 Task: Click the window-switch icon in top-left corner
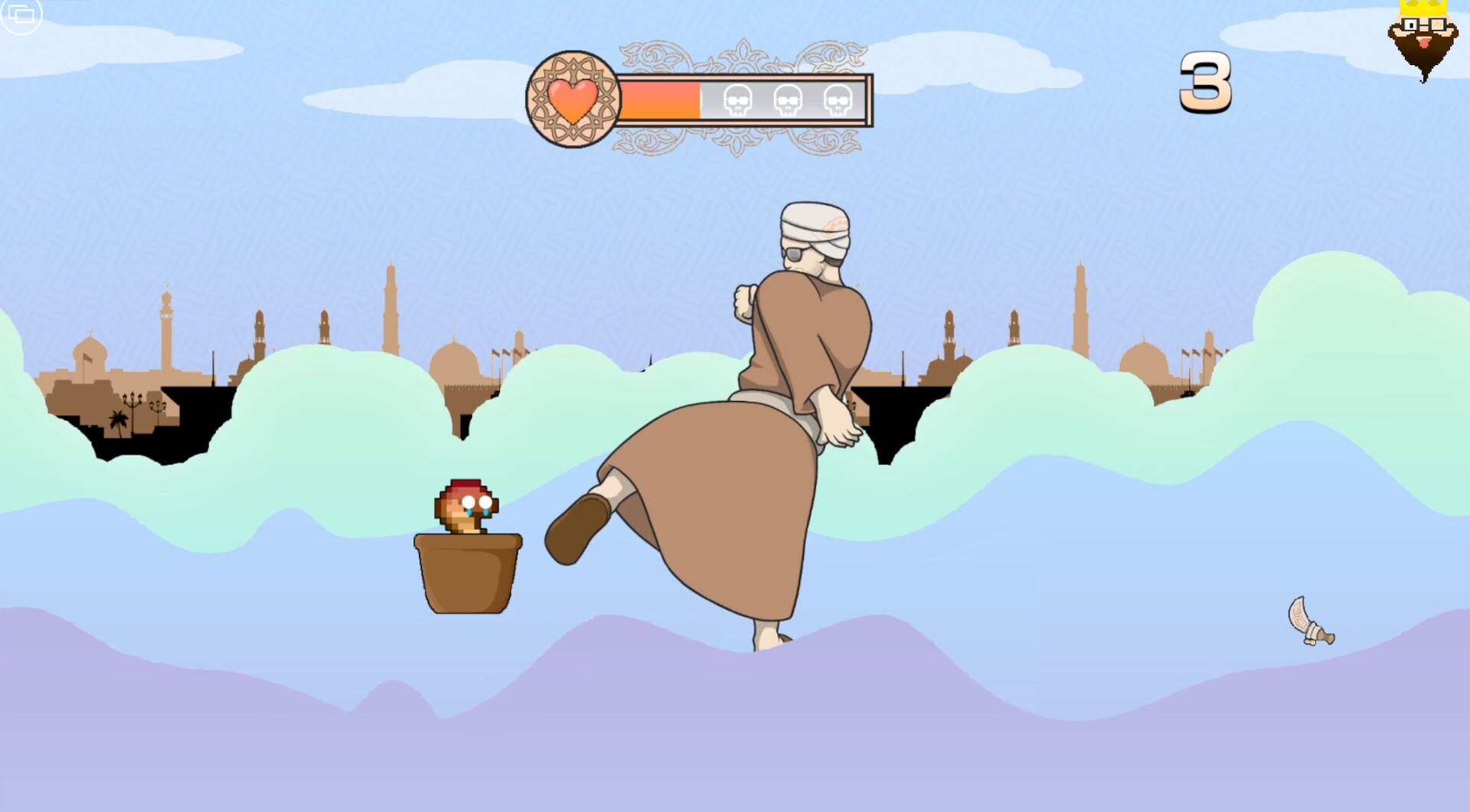tap(21, 15)
